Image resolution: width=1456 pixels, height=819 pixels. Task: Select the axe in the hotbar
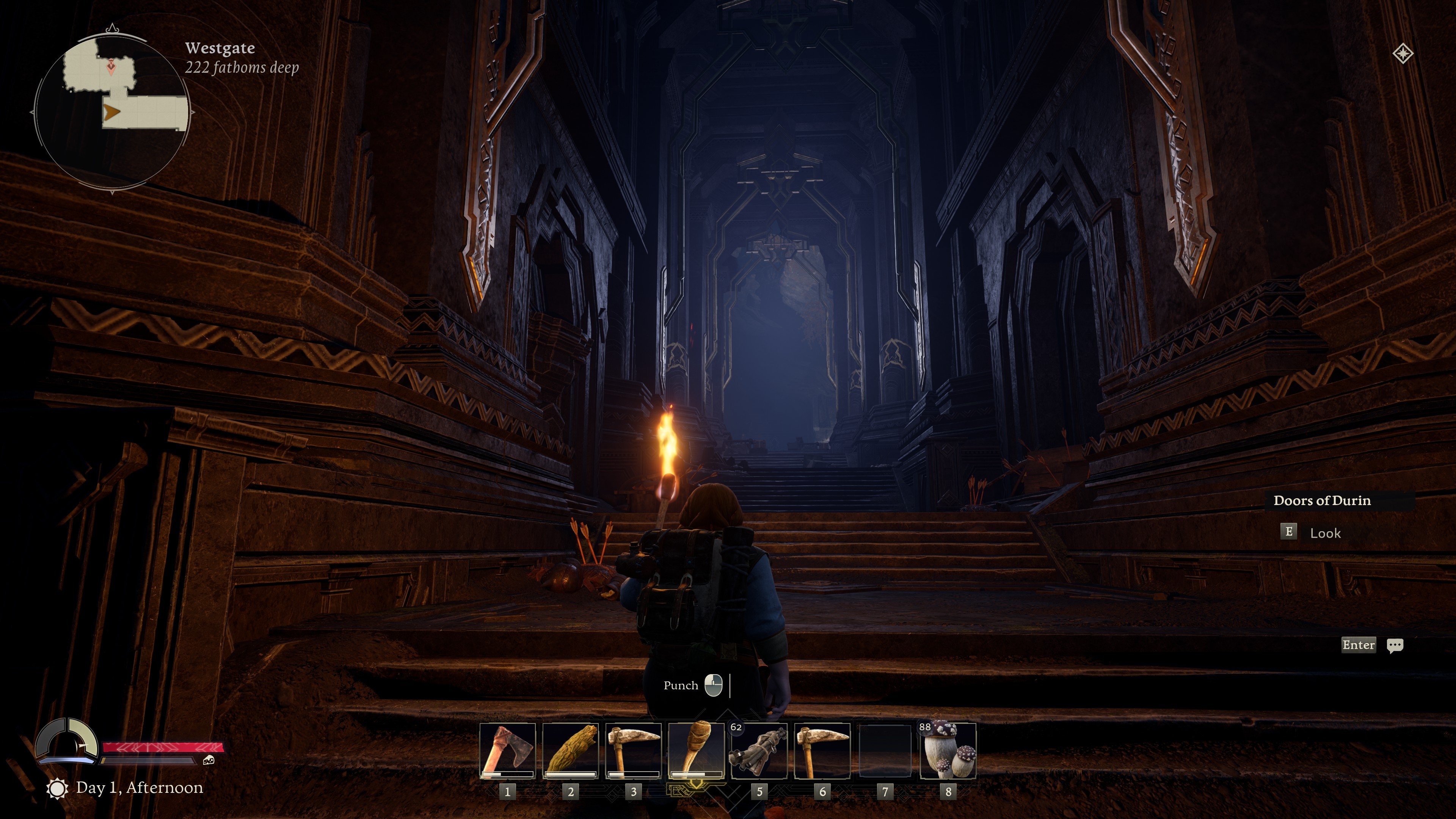pyautogui.click(x=507, y=751)
